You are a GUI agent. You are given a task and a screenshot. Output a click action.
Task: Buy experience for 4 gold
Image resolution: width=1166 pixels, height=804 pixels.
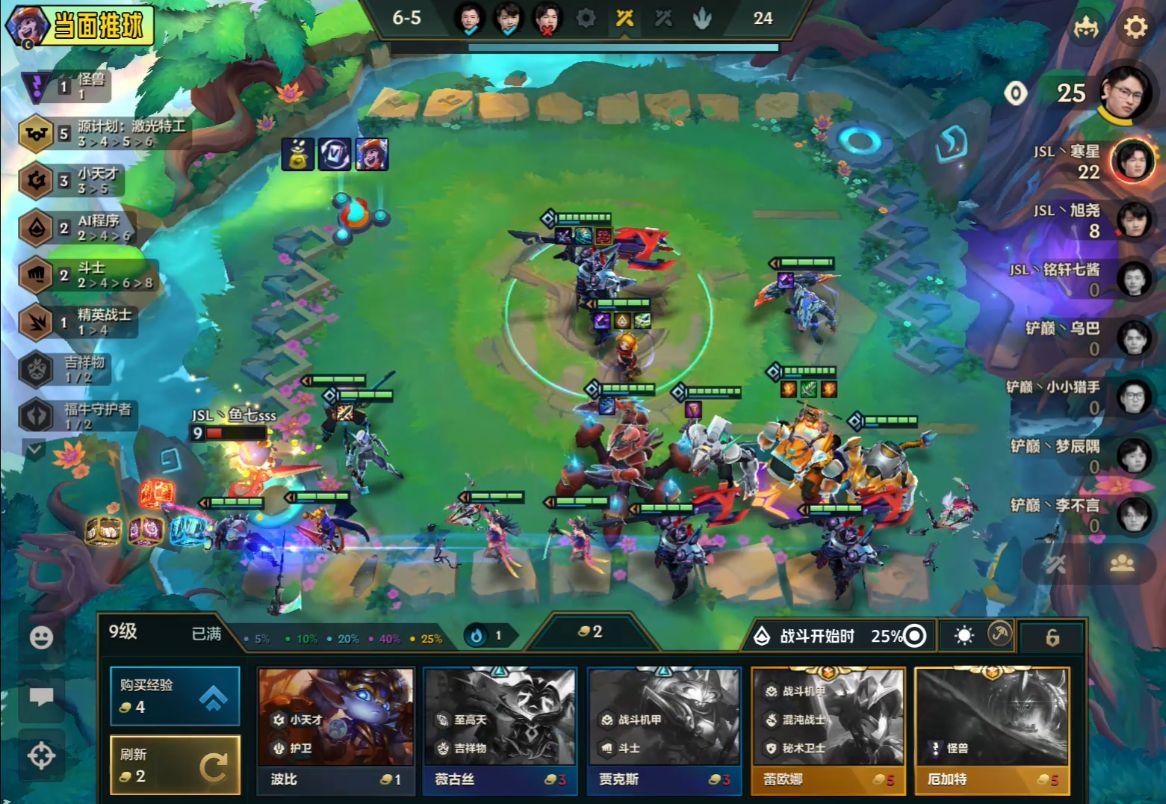[175, 696]
